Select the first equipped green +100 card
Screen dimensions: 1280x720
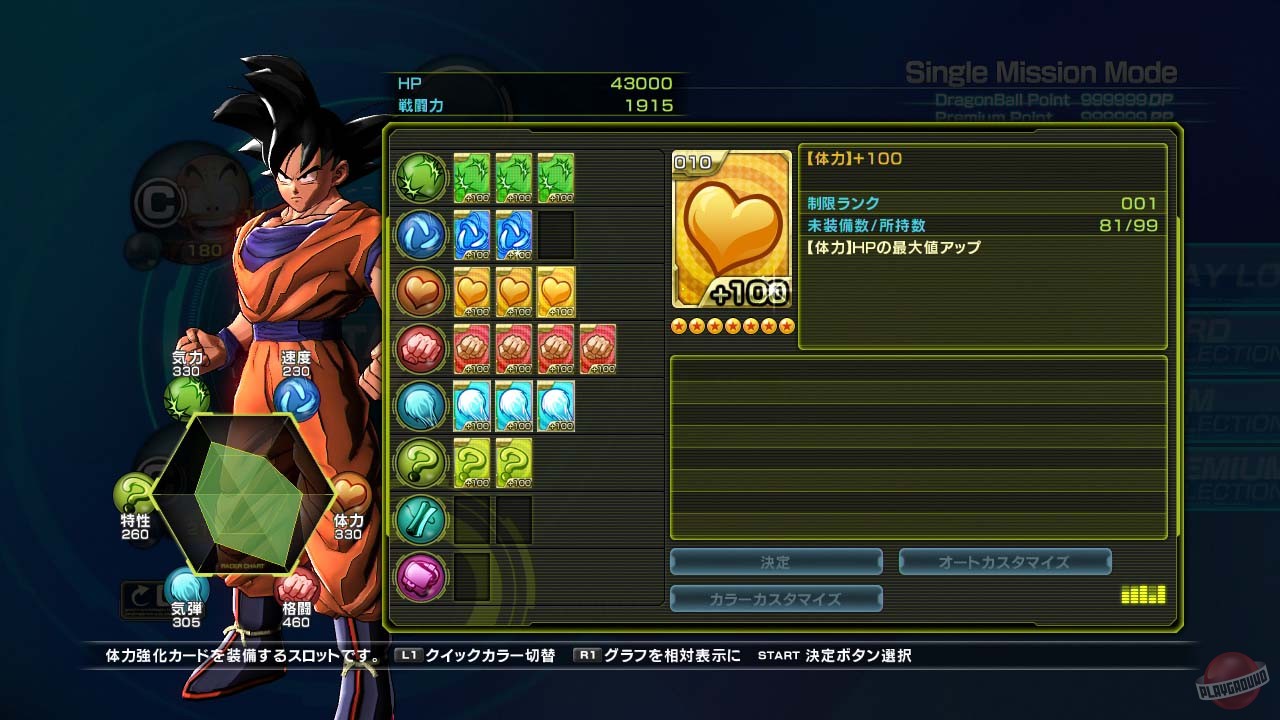click(471, 177)
